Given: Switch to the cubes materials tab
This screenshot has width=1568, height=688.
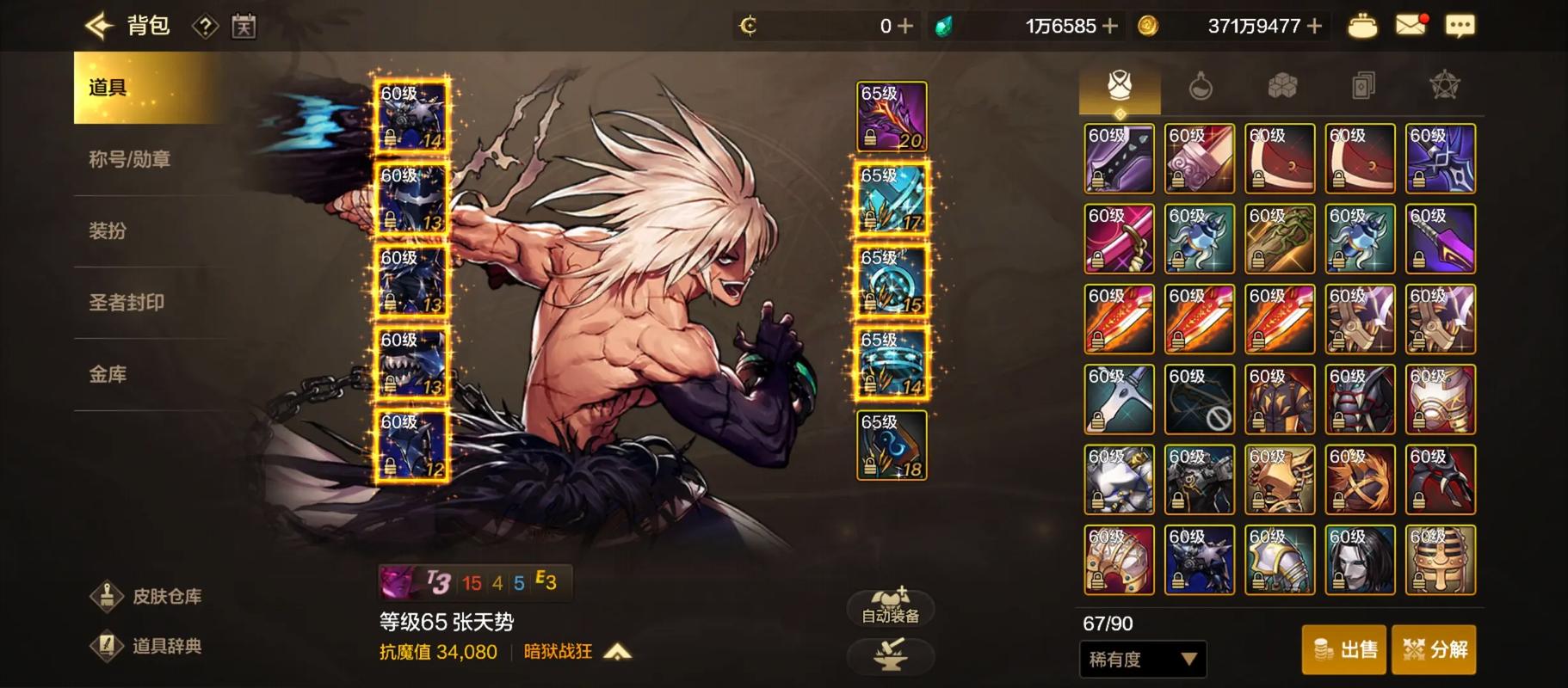Looking at the screenshot, I should coord(1282,86).
